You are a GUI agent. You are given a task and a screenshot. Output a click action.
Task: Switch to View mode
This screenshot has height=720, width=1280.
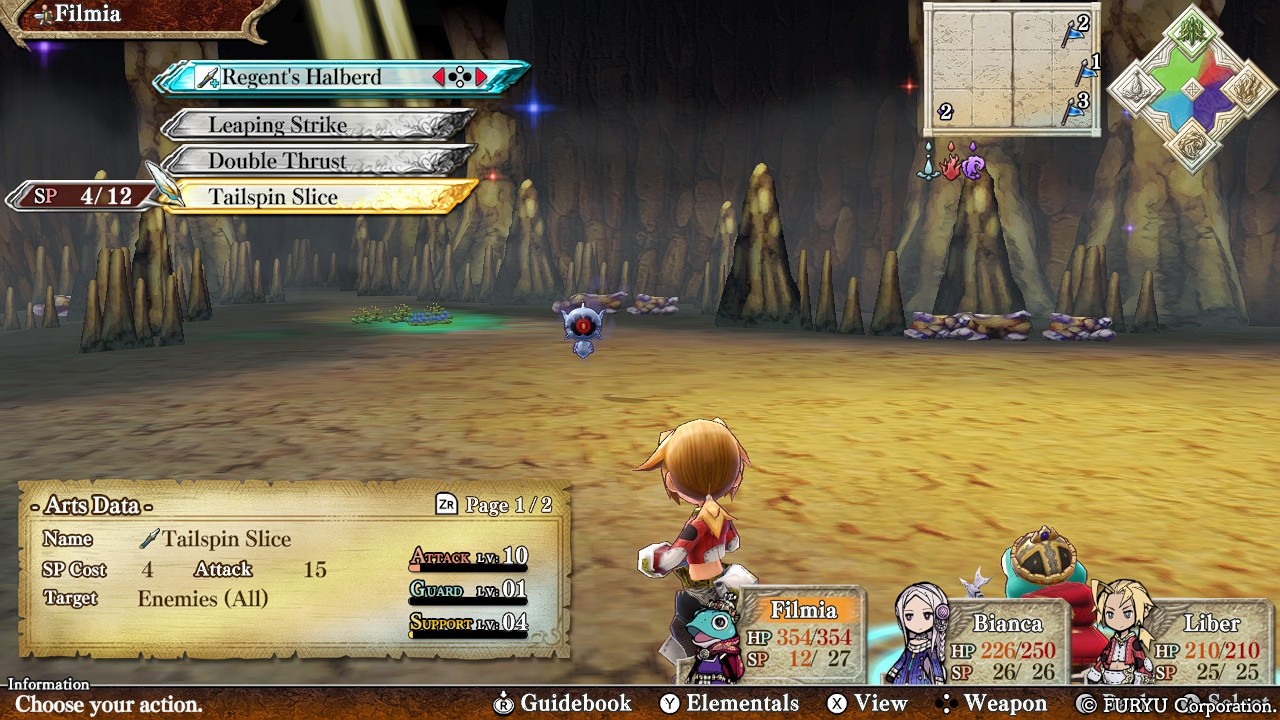click(x=867, y=703)
